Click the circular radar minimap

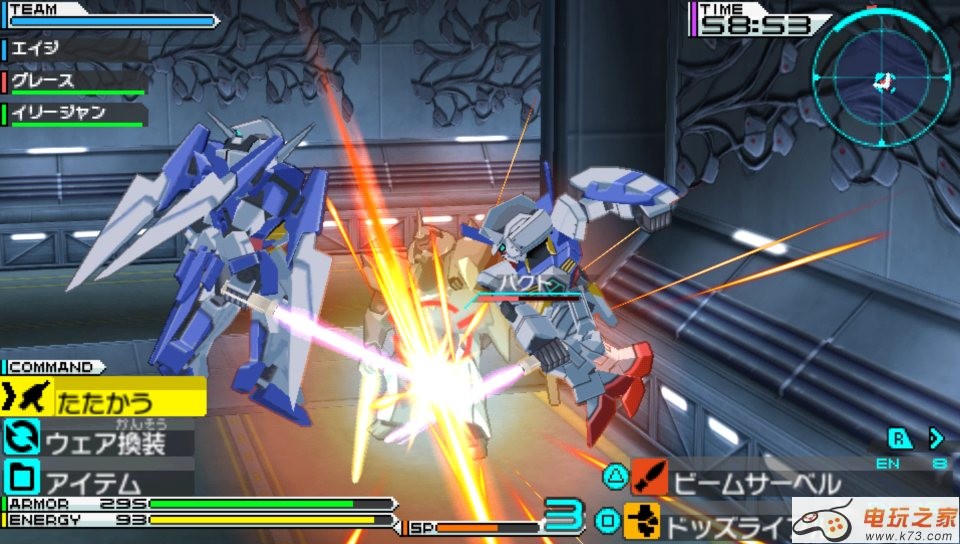pos(878,78)
